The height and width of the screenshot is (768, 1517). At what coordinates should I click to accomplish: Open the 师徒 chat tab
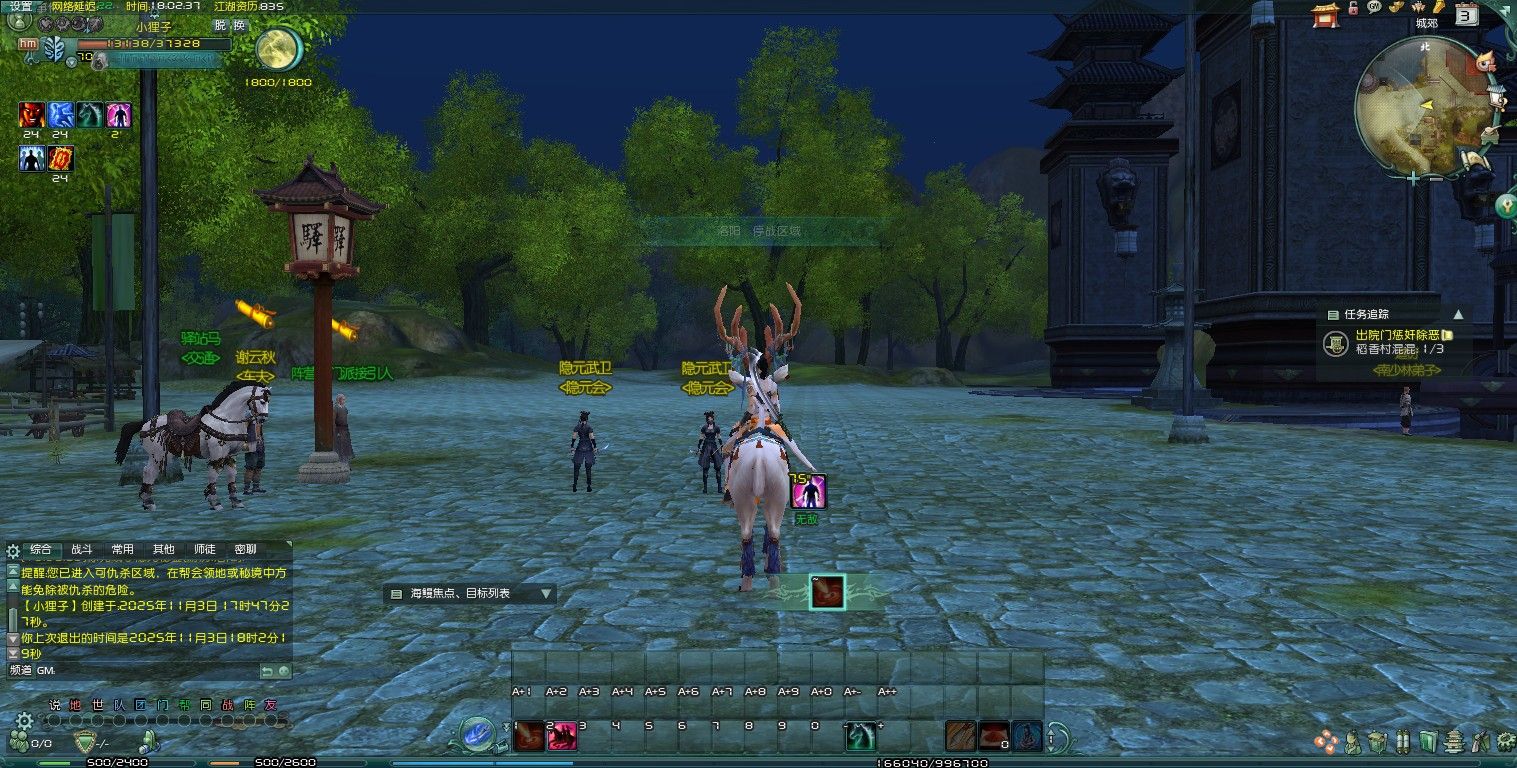tap(204, 549)
